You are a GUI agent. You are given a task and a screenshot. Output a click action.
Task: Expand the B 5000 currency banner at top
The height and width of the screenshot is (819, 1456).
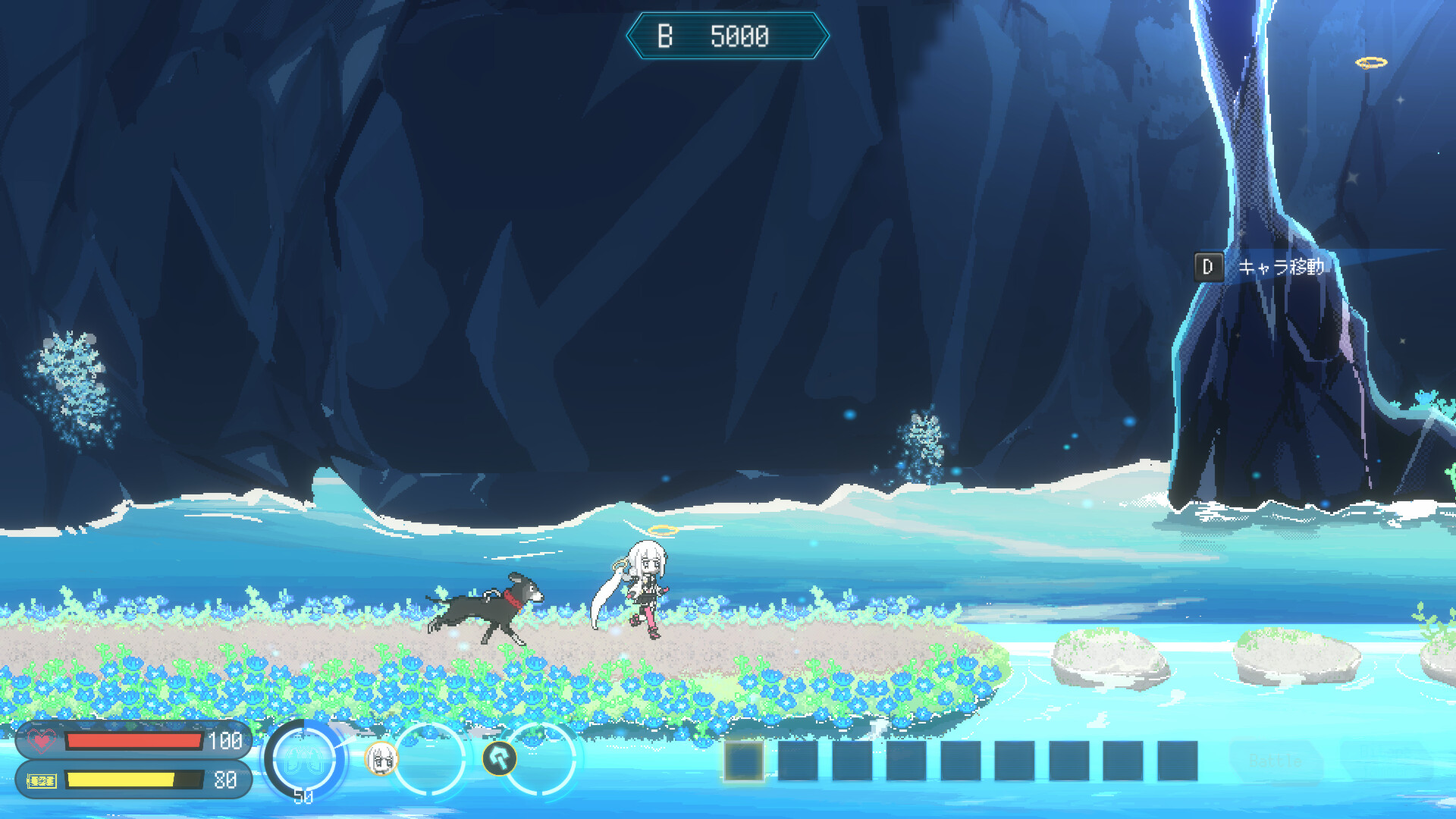(728, 33)
